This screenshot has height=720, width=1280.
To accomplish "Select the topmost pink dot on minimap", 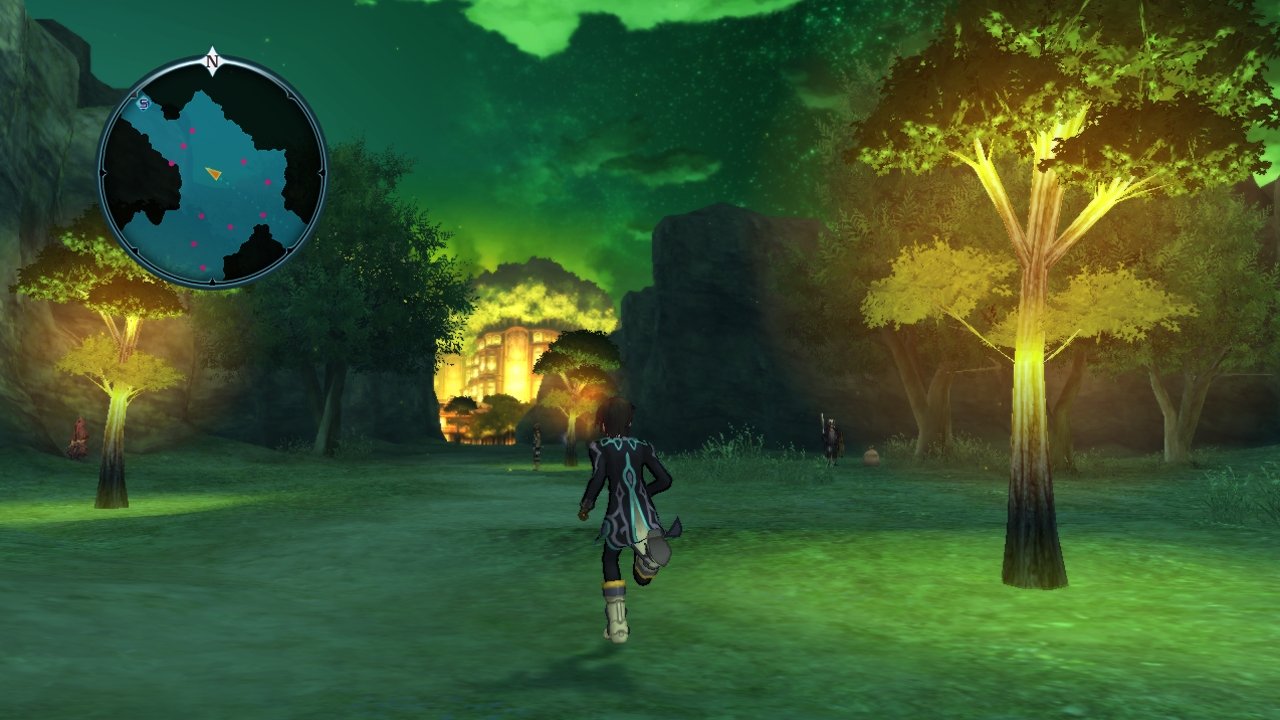I will [192, 131].
